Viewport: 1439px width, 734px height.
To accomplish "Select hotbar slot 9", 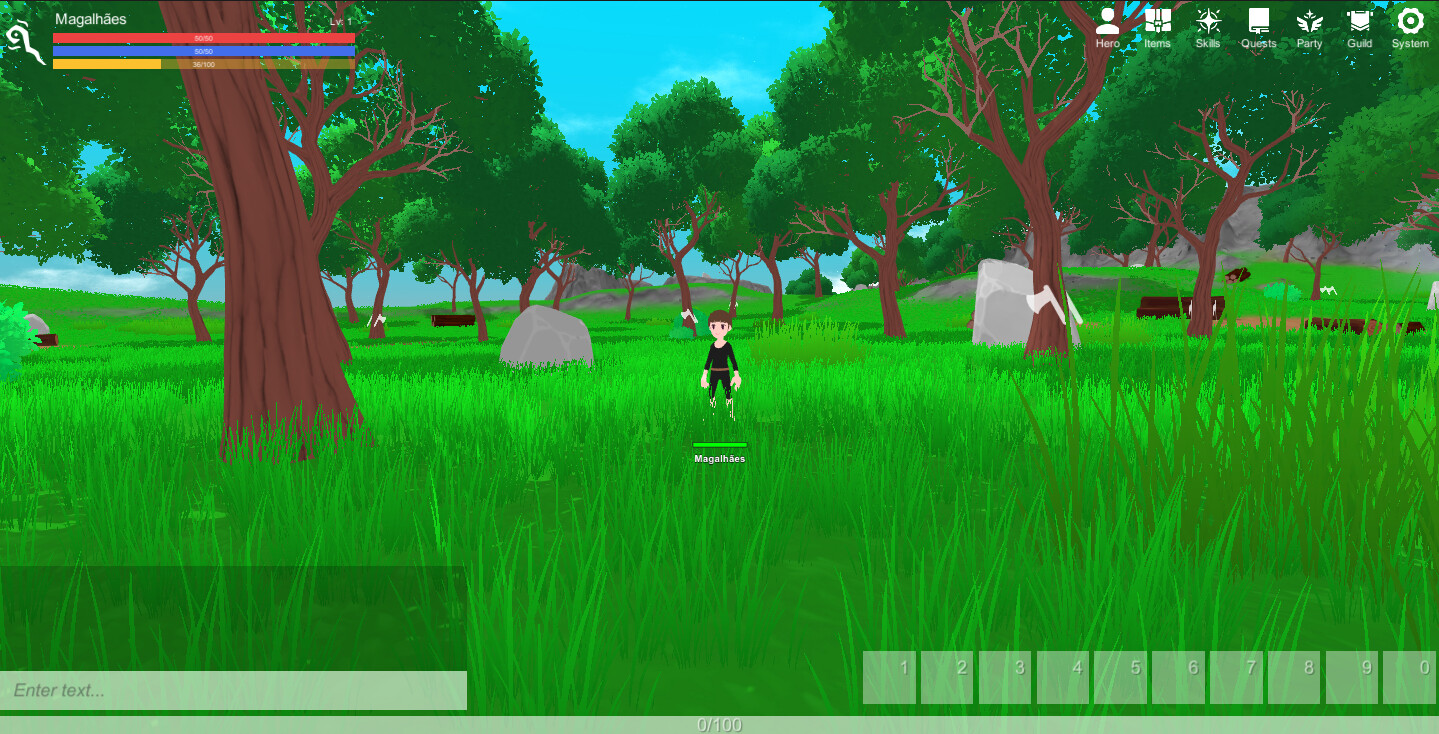I will click(1352, 677).
